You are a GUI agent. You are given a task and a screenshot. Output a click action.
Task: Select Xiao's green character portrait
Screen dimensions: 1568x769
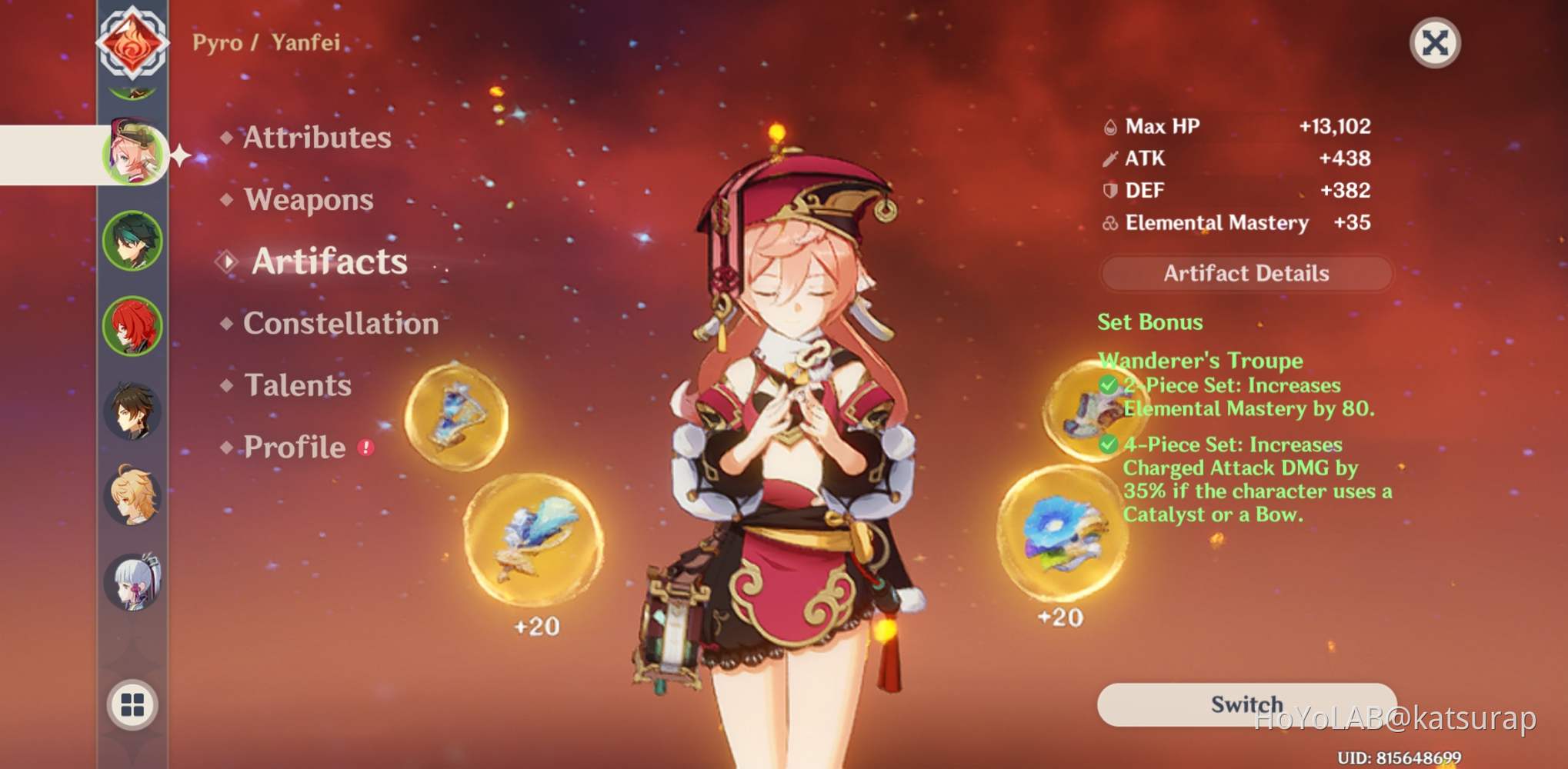click(135, 240)
